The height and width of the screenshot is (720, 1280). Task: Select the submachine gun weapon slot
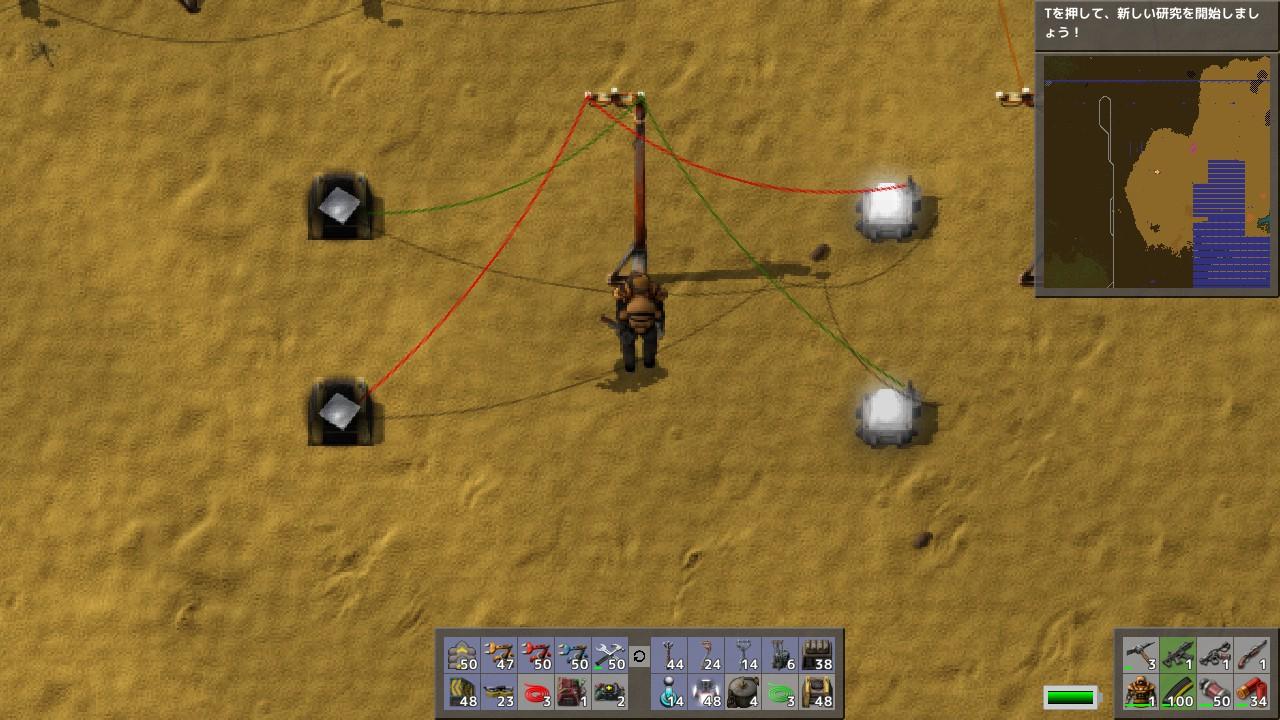[x=1177, y=655]
